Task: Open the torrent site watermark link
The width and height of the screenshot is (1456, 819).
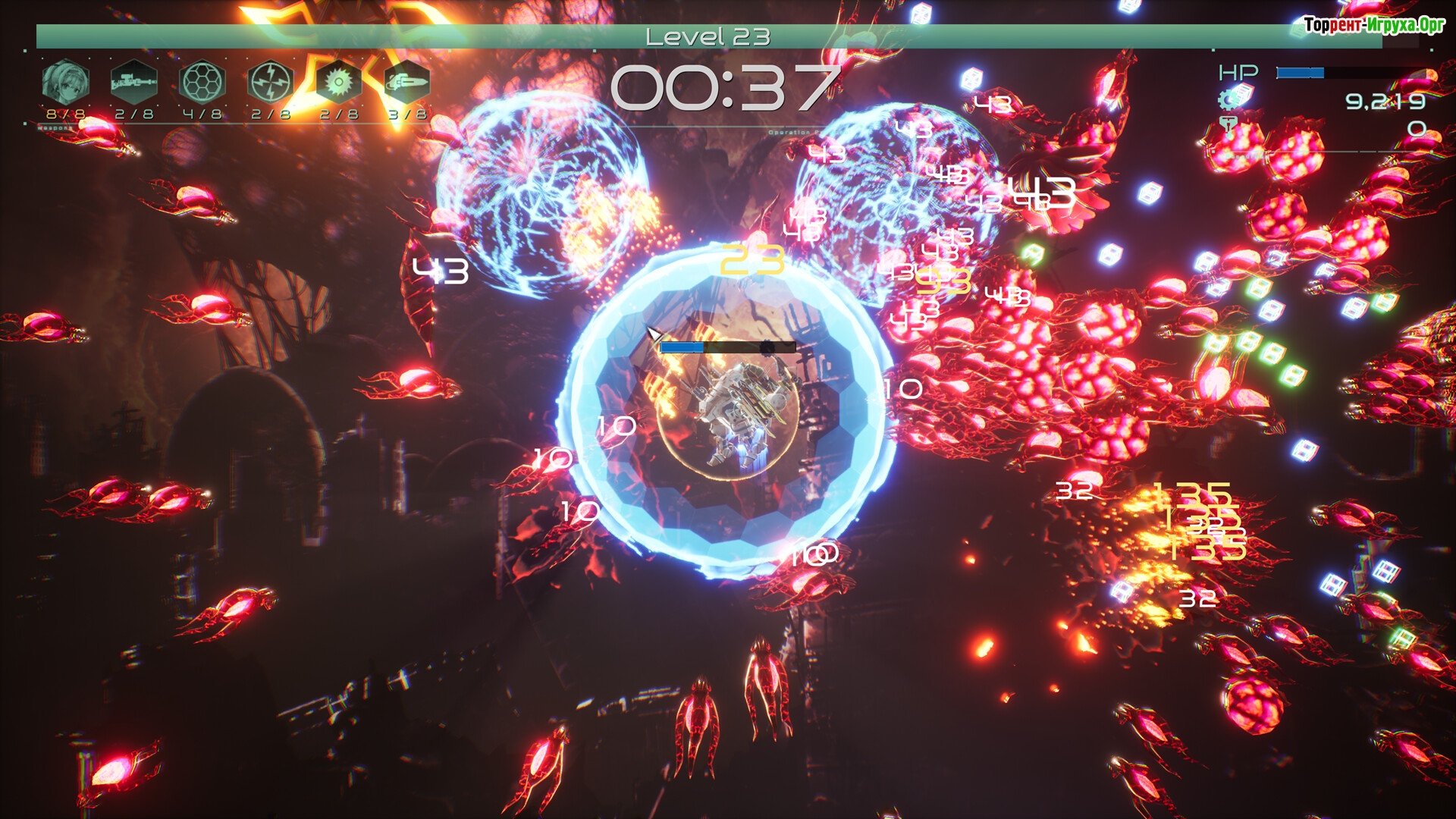Action: (x=1373, y=25)
